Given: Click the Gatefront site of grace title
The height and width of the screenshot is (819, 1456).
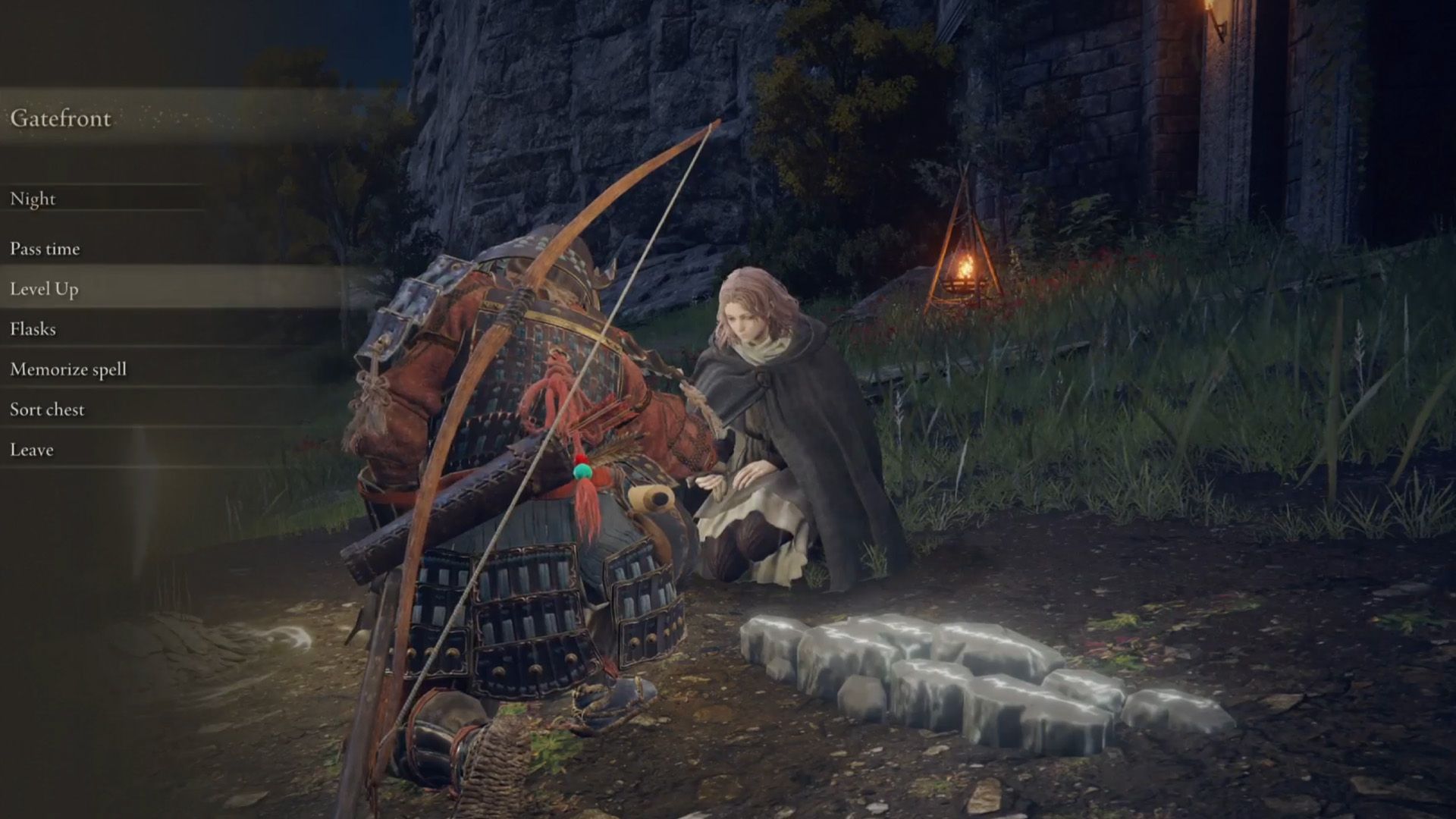Looking at the screenshot, I should click(x=64, y=118).
